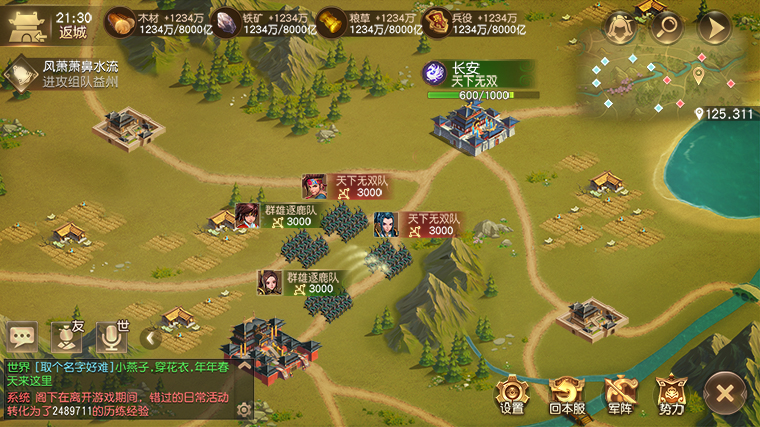Image resolution: width=760 pixels, height=427 pixels.
Task: Click the 木材 wood resource icon
Action: point(120,22)
